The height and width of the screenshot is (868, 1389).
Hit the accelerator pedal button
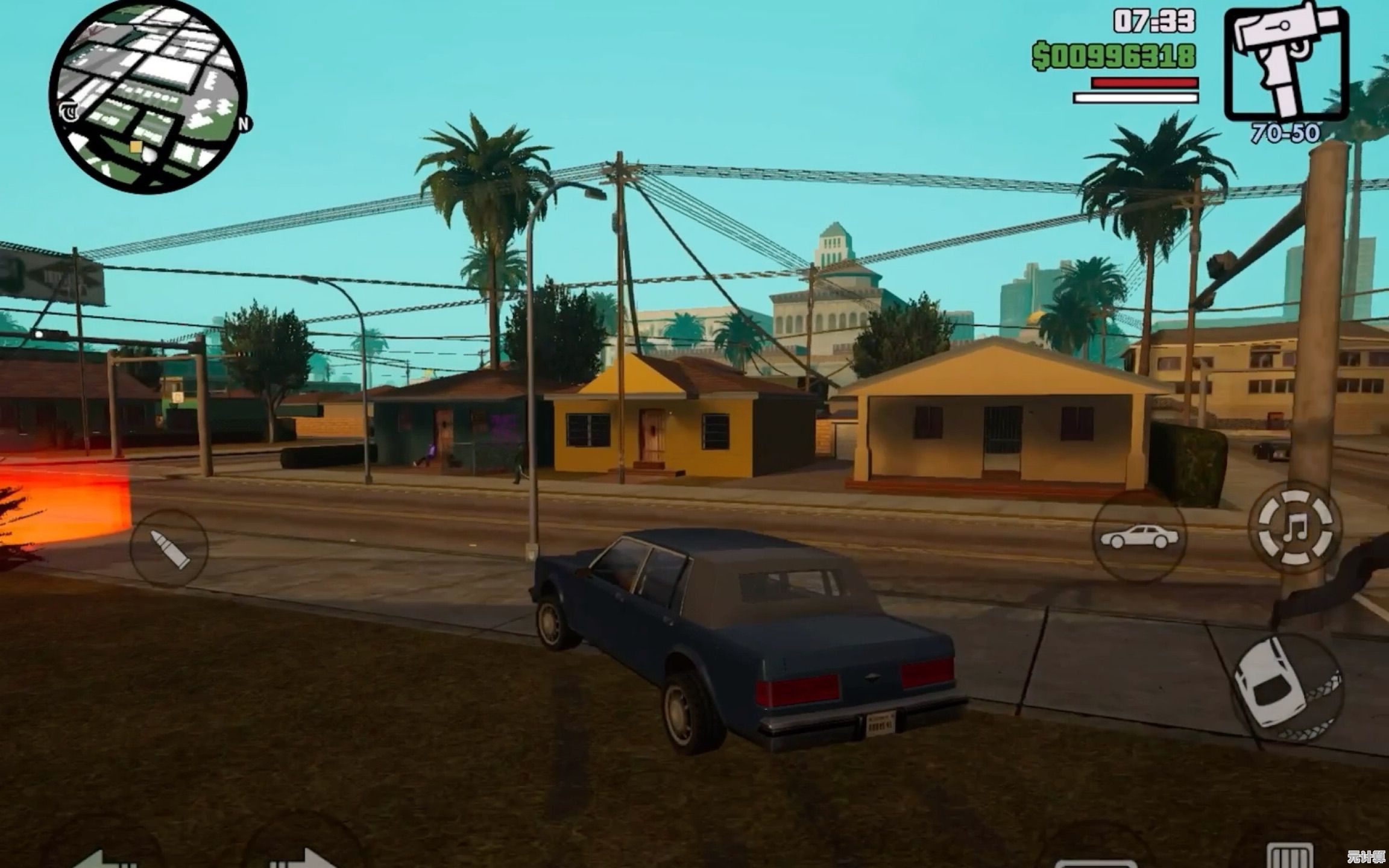click(1290, 856)
